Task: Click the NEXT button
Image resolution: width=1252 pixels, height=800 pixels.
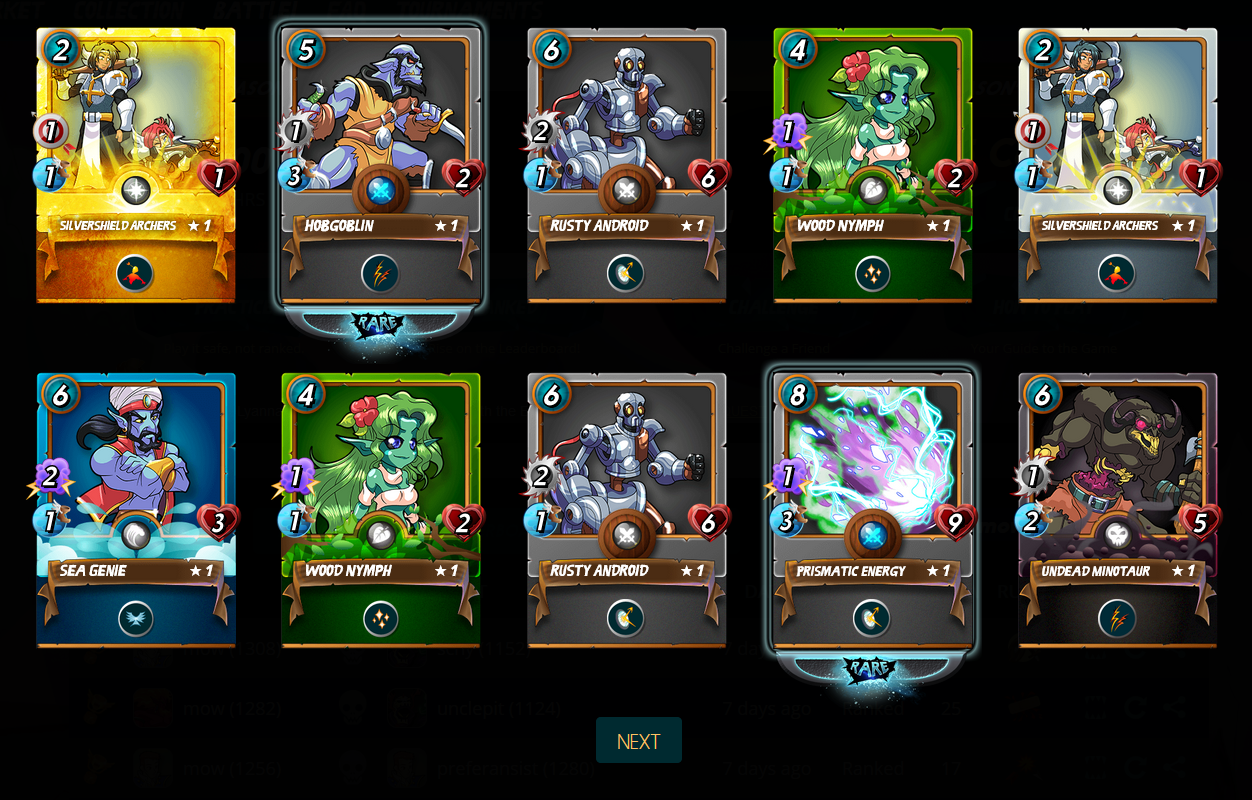Action: (638, 741)
